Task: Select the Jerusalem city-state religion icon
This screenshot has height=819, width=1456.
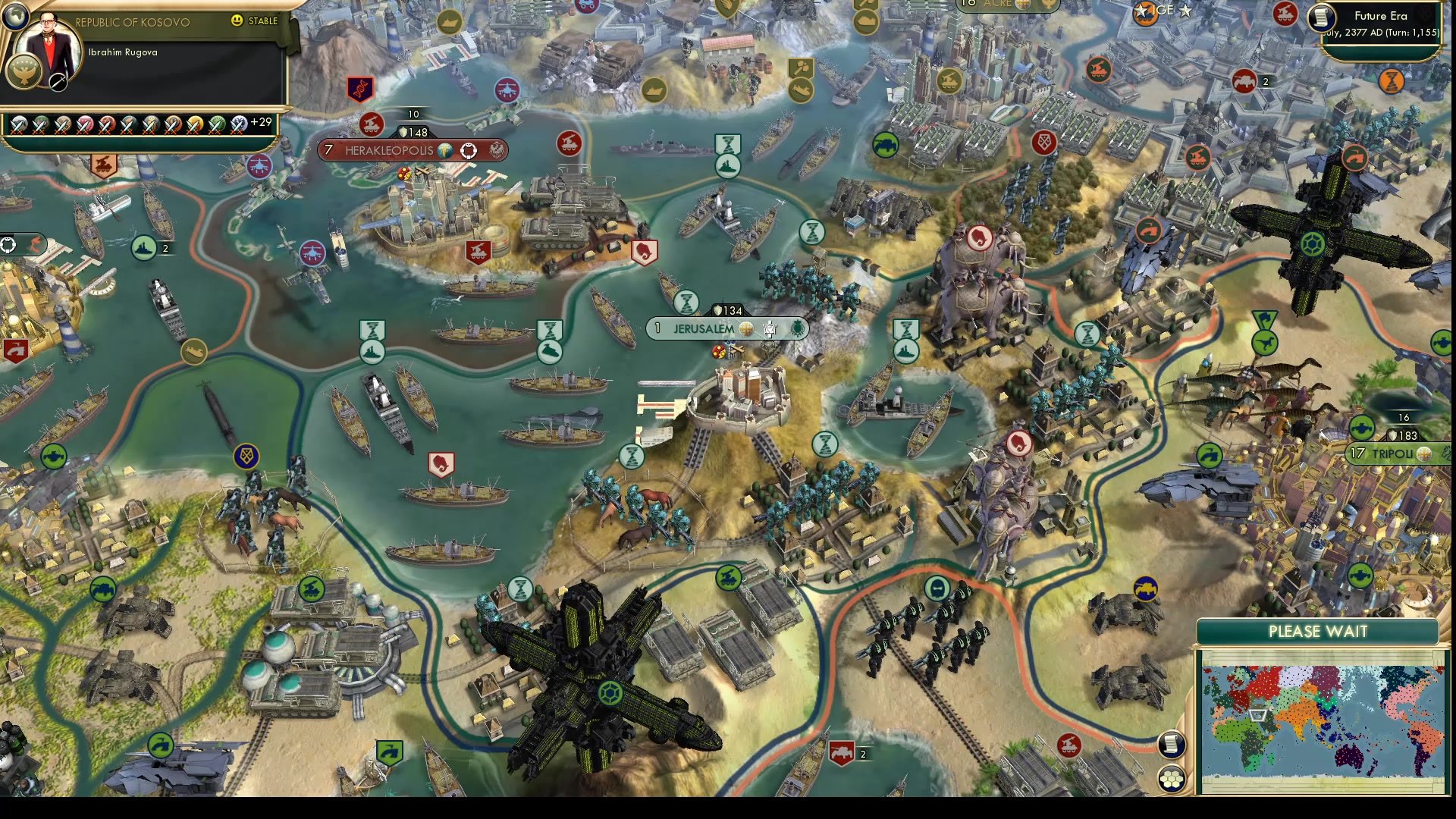Action: point(746,328)
